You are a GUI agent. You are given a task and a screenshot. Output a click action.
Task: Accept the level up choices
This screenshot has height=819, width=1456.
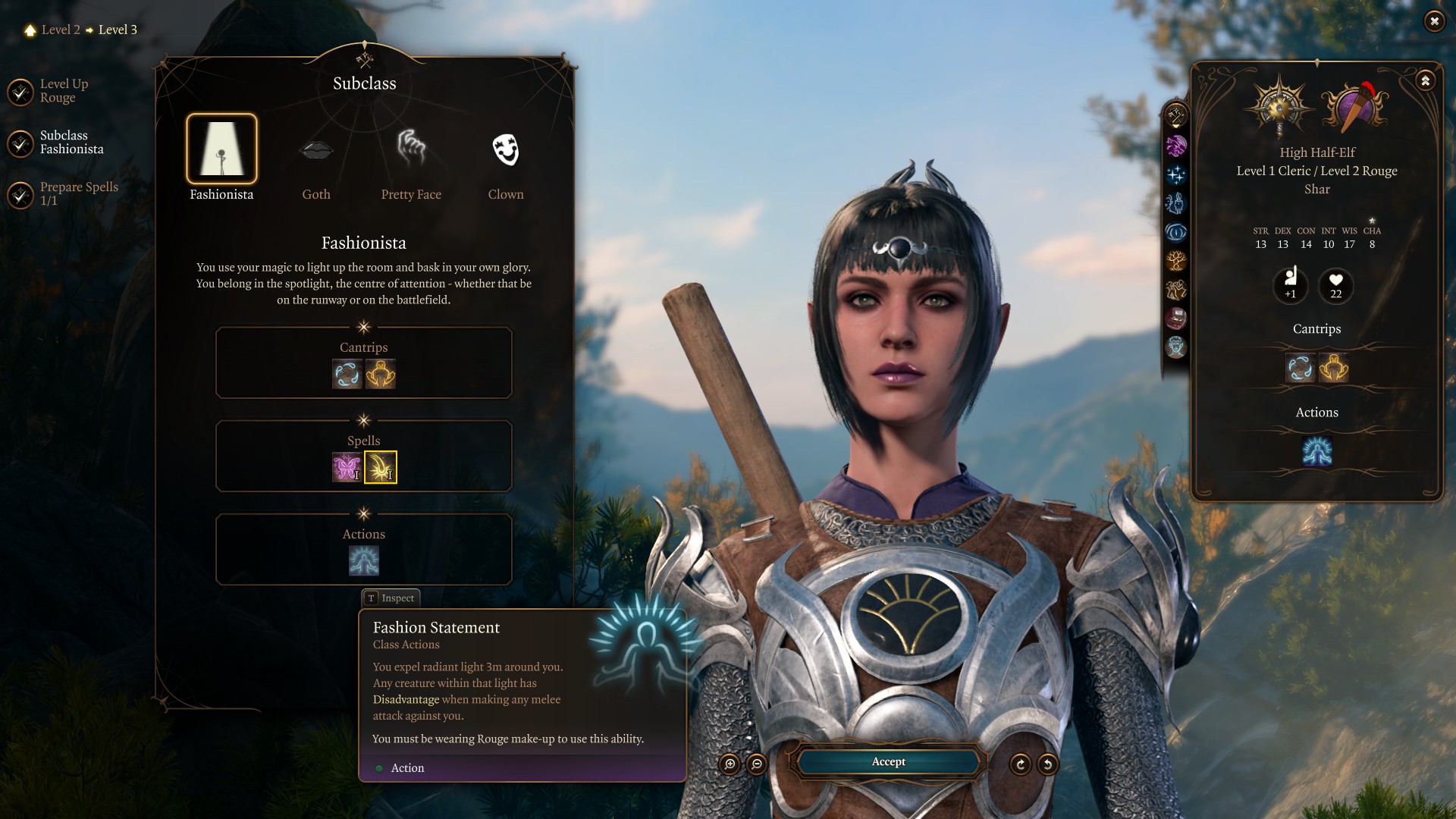[888, 761]
